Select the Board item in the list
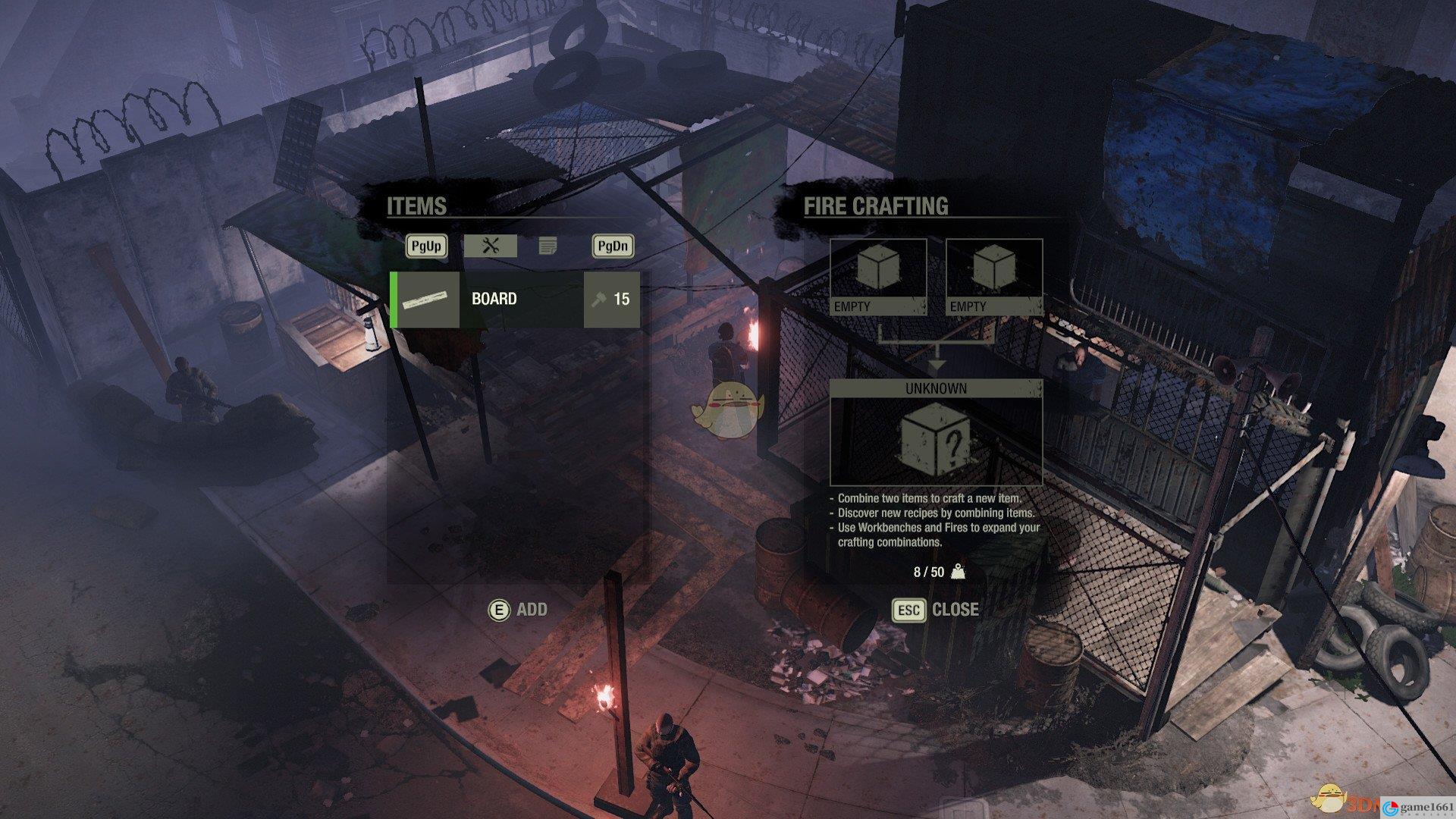 pyautogui.click(x=515, y=300)
